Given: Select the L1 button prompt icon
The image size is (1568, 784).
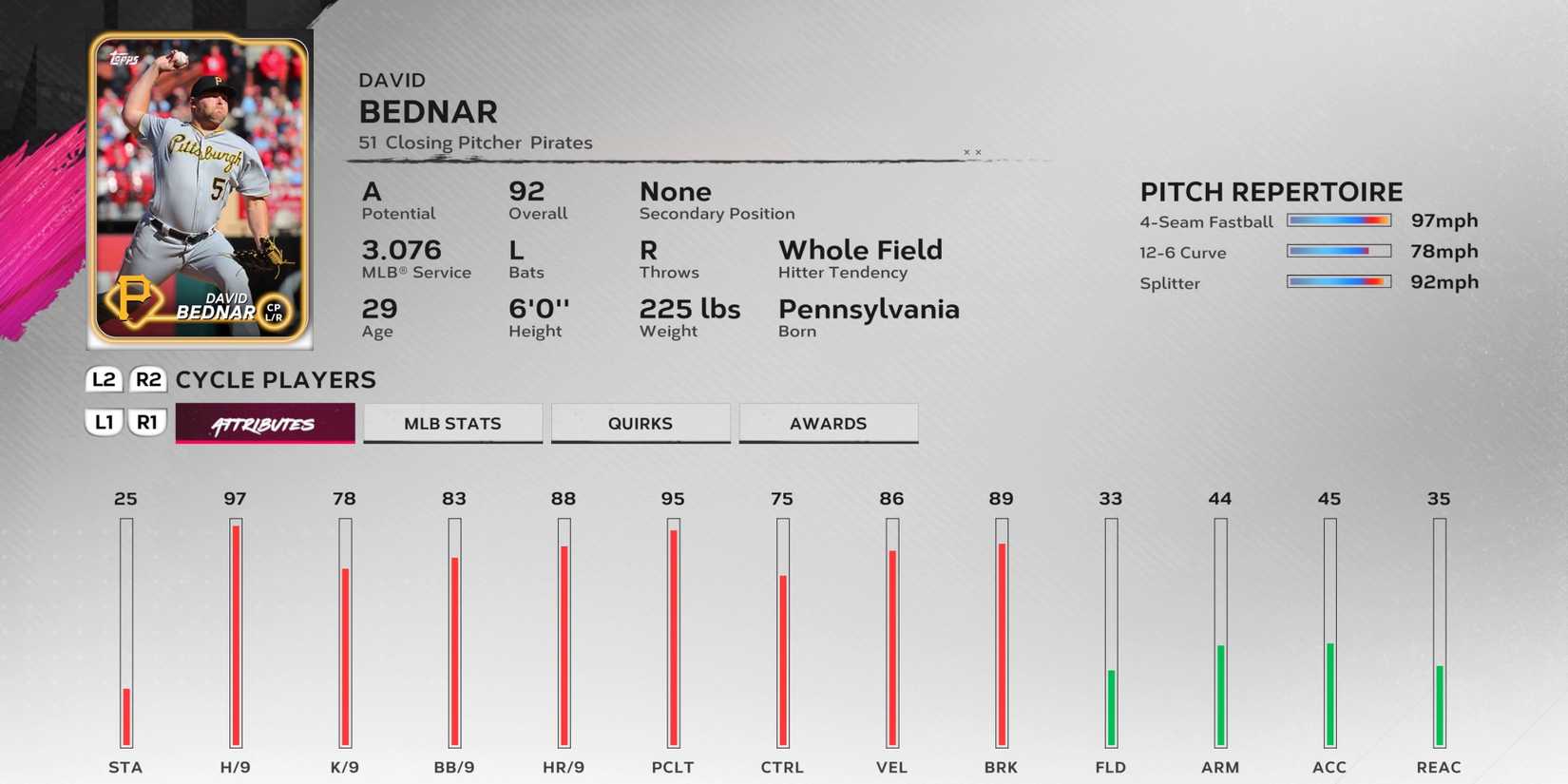Looking at the screenshot, I should (104, 423).
